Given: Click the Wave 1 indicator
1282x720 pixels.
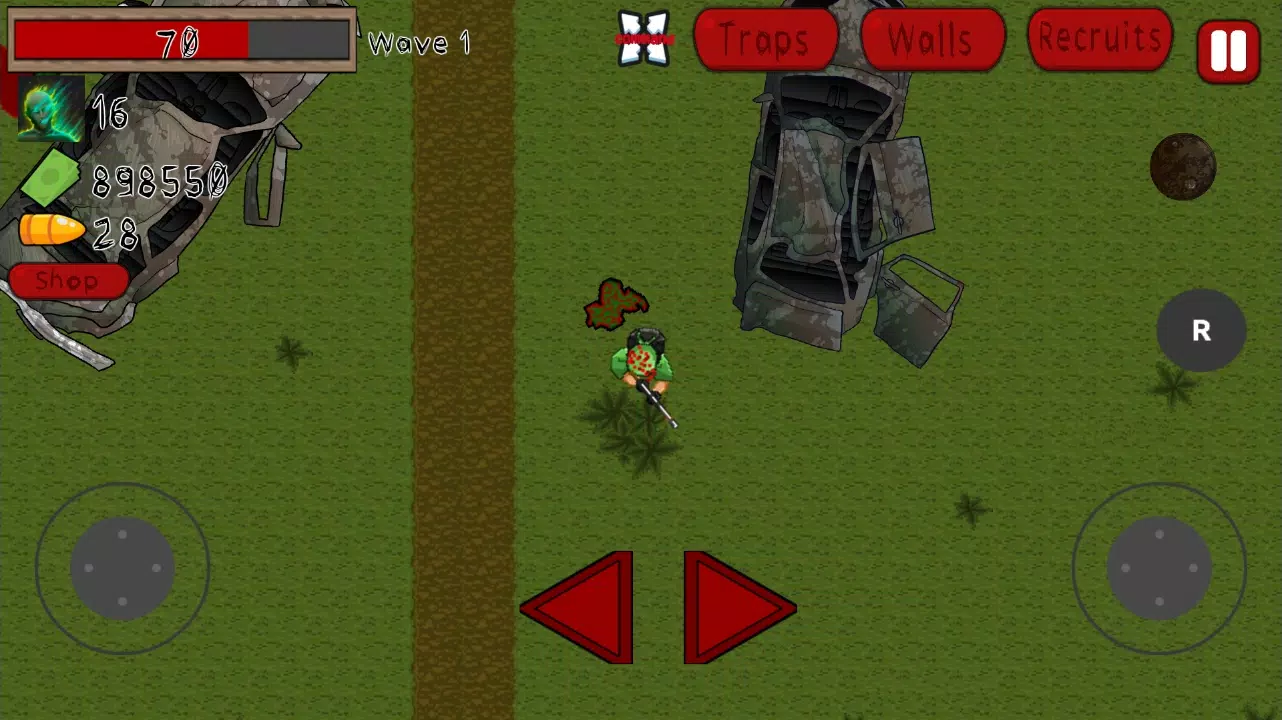Looking at the screenshot, I should coord(418,43).
